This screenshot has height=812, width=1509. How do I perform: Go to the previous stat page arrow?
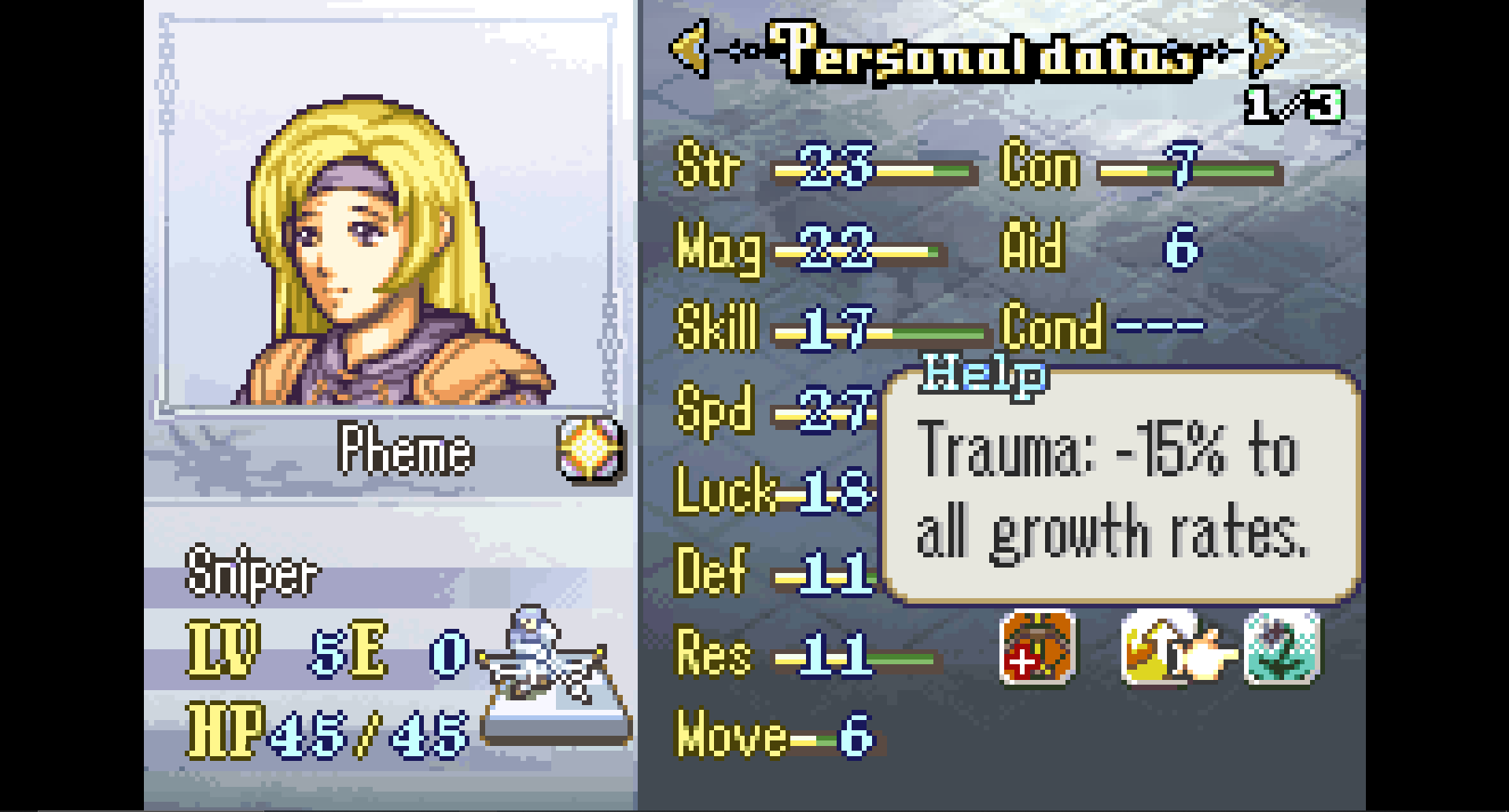(x=690, y=49)
